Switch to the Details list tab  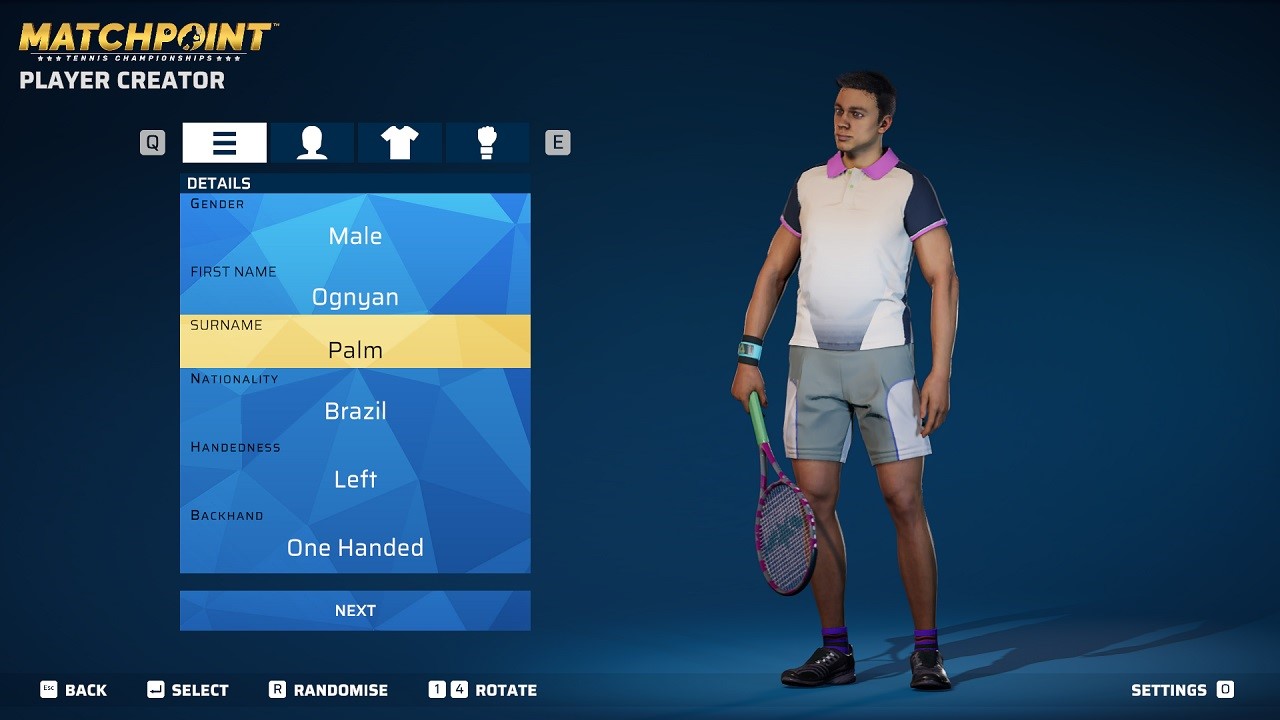click(x=224, y=143)
